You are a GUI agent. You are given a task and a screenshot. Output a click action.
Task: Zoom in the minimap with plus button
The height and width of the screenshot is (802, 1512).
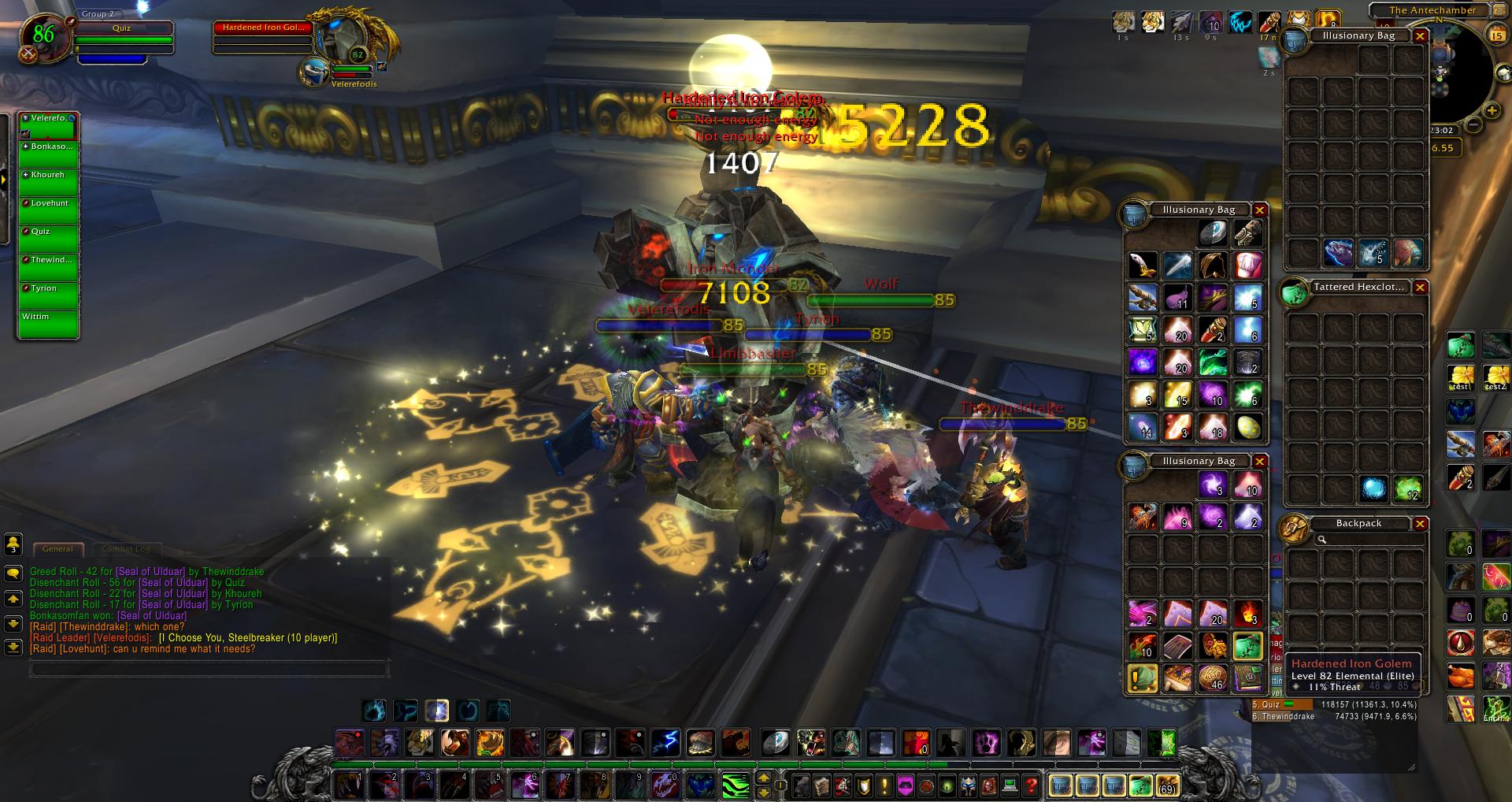pyautogui.click(x=1492, y=110)
